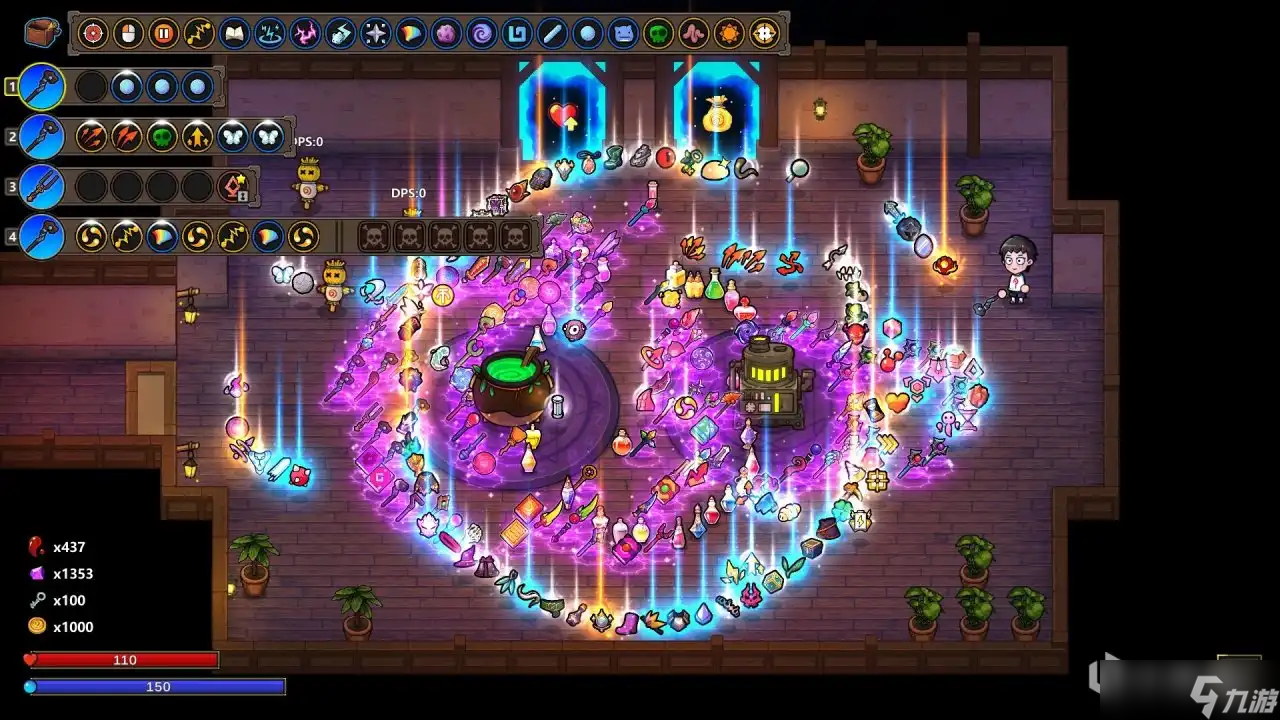This screenshot has height=720, width=1280.
Task: Open the treasure chest inventory icon
Action: pos(39,33)
